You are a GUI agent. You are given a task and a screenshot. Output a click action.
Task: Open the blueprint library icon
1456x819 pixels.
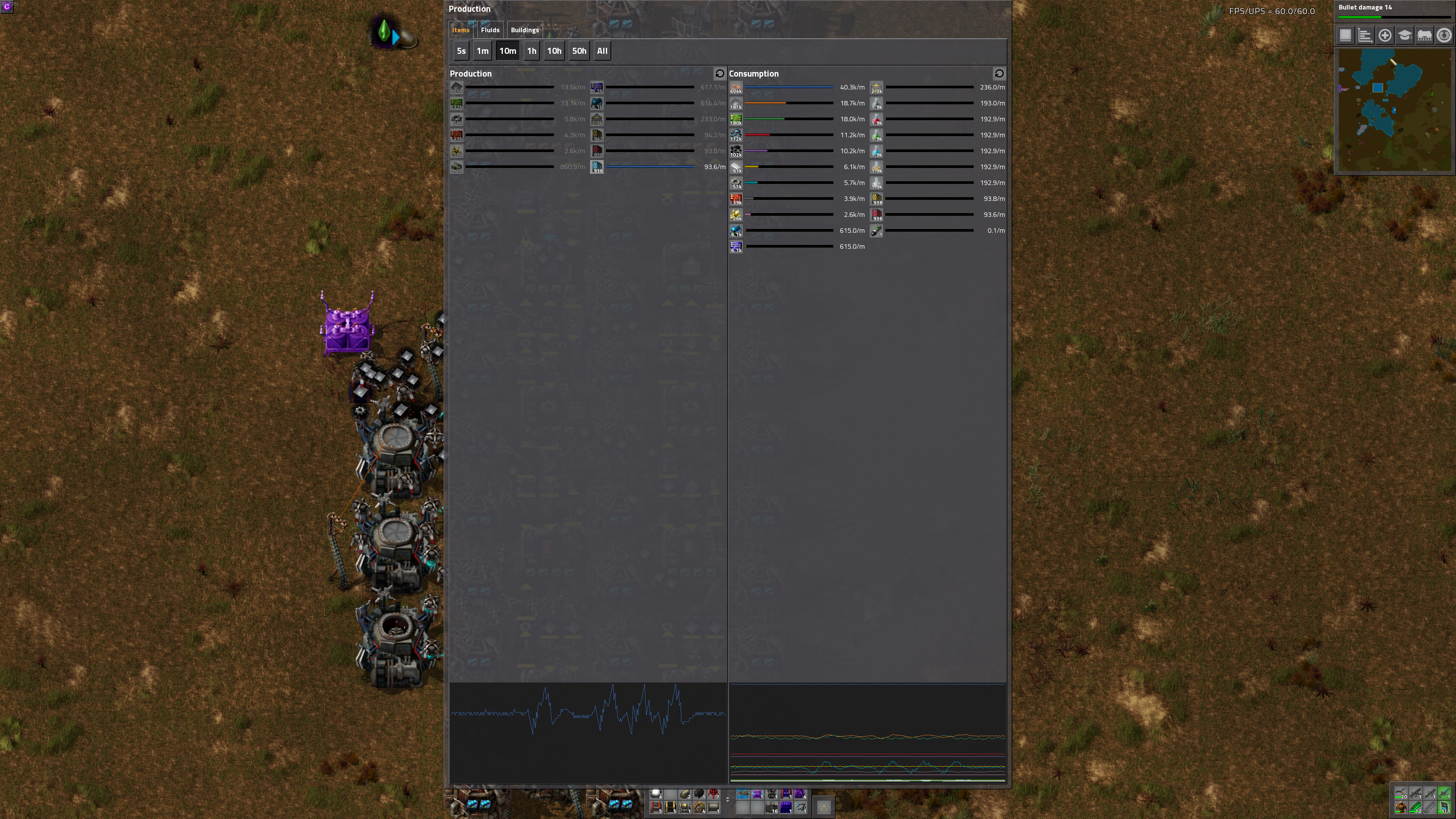click(x=1346, y=36)
